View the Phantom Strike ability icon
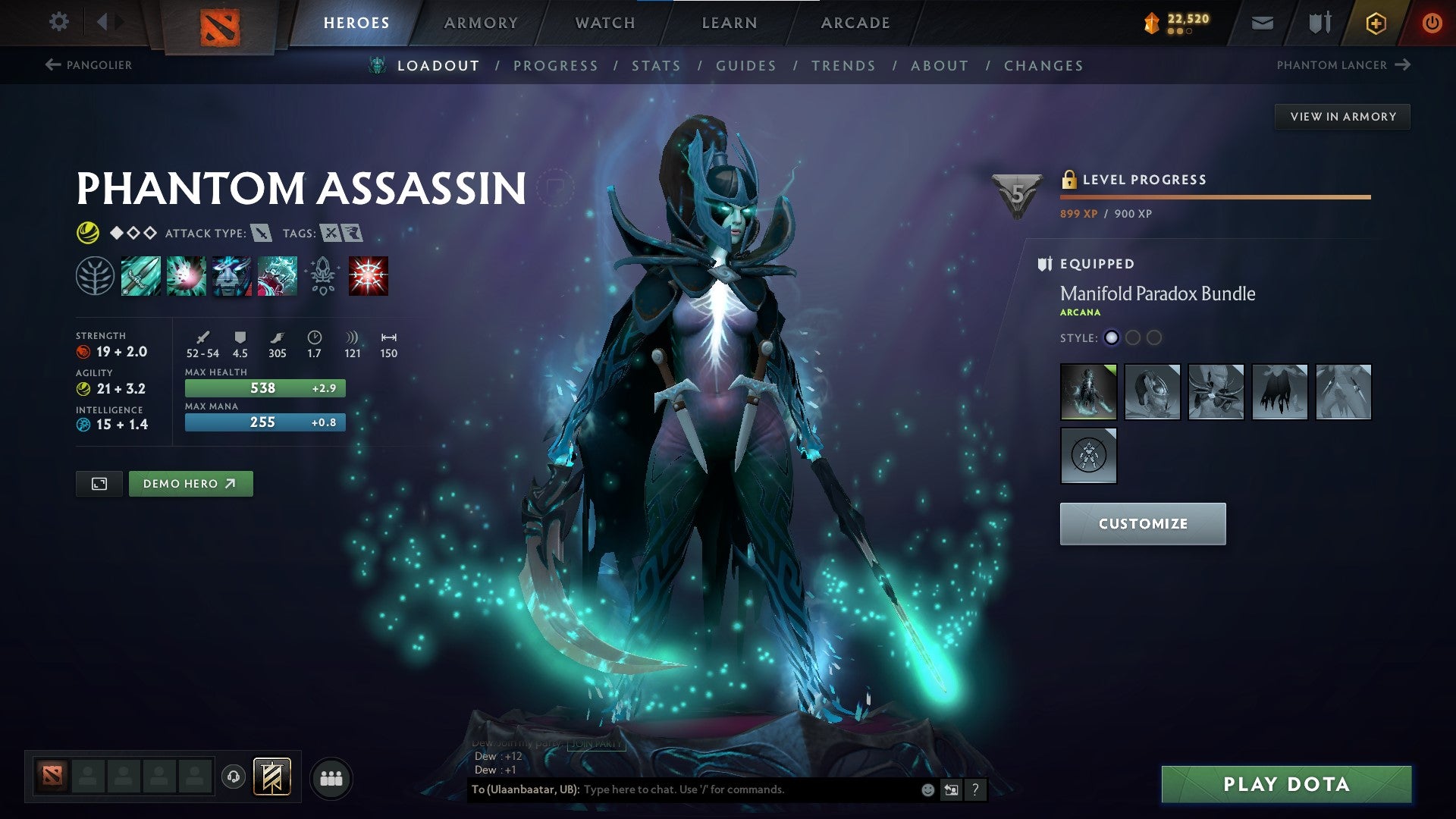Viewport: 1456px width, 819px height. tap(186, 275)
